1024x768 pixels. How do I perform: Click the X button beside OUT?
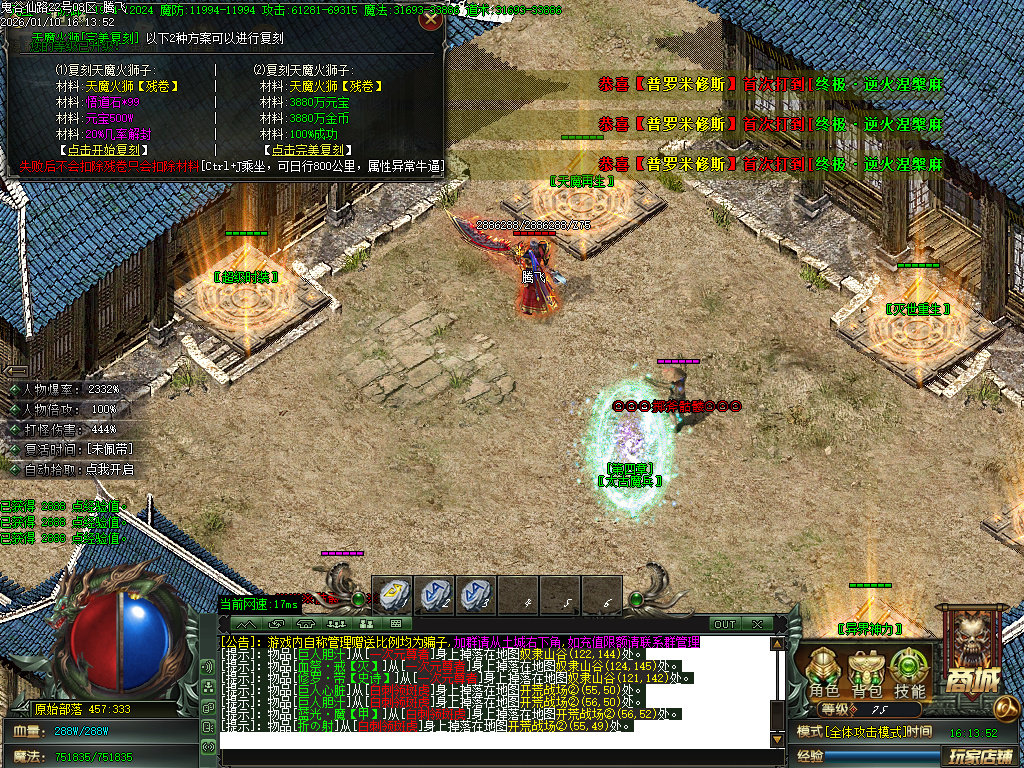pos(757,624)
